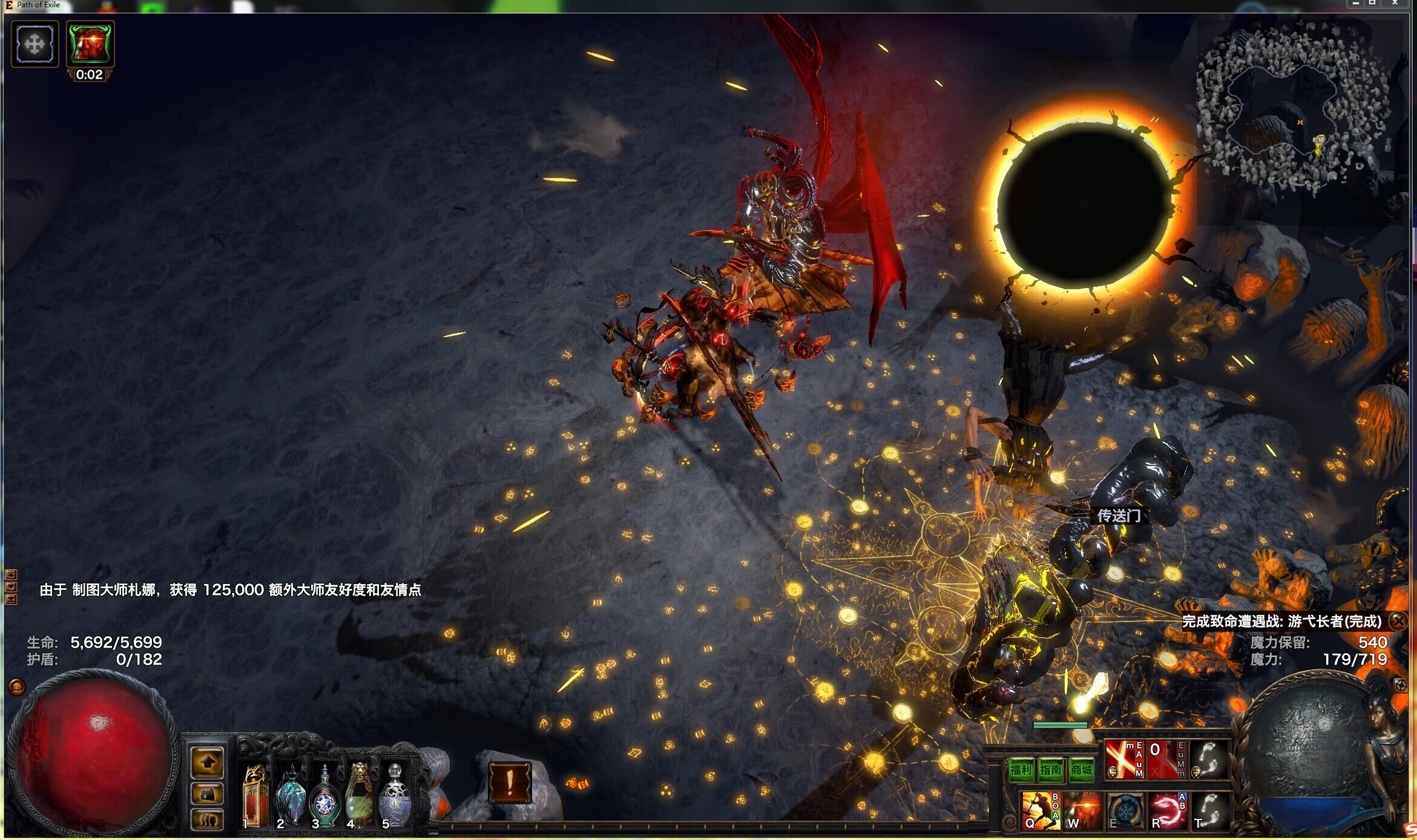Select the crossed red slashes attack skill
Screen dimensions: 1417x840
tap(1123, 760)
